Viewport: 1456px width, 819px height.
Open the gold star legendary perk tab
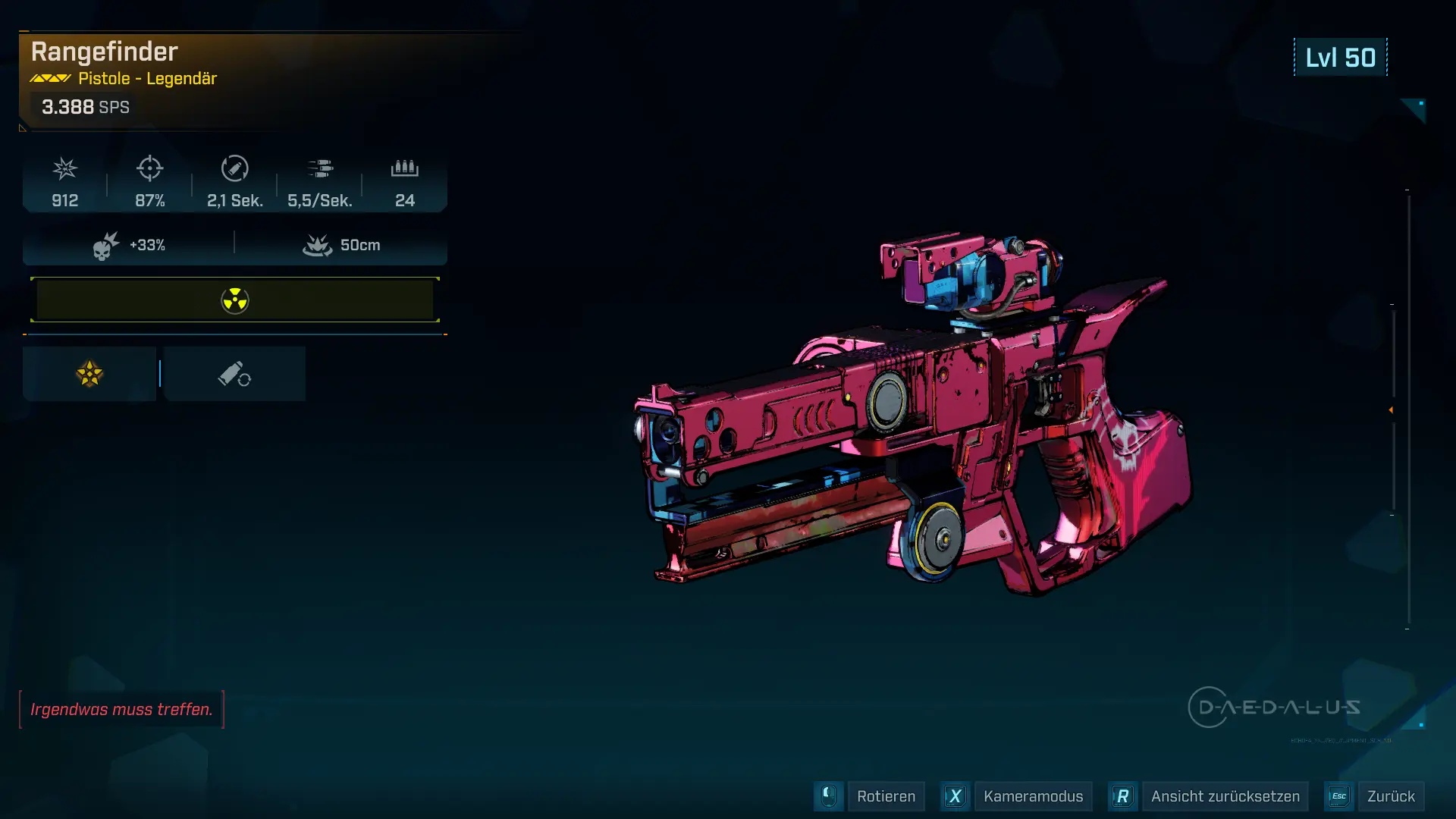[x=89, y=374]
